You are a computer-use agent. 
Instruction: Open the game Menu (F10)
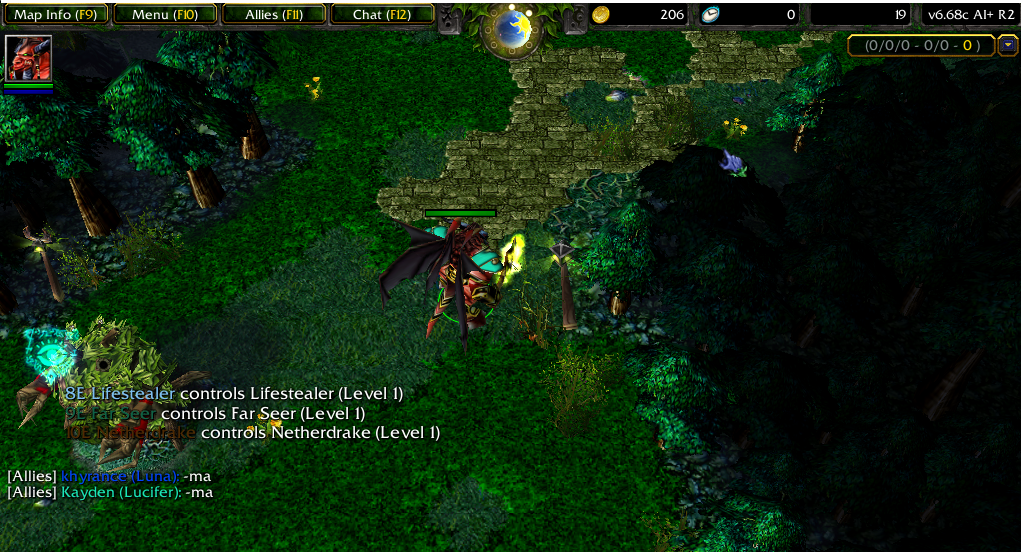click(164, 15)
